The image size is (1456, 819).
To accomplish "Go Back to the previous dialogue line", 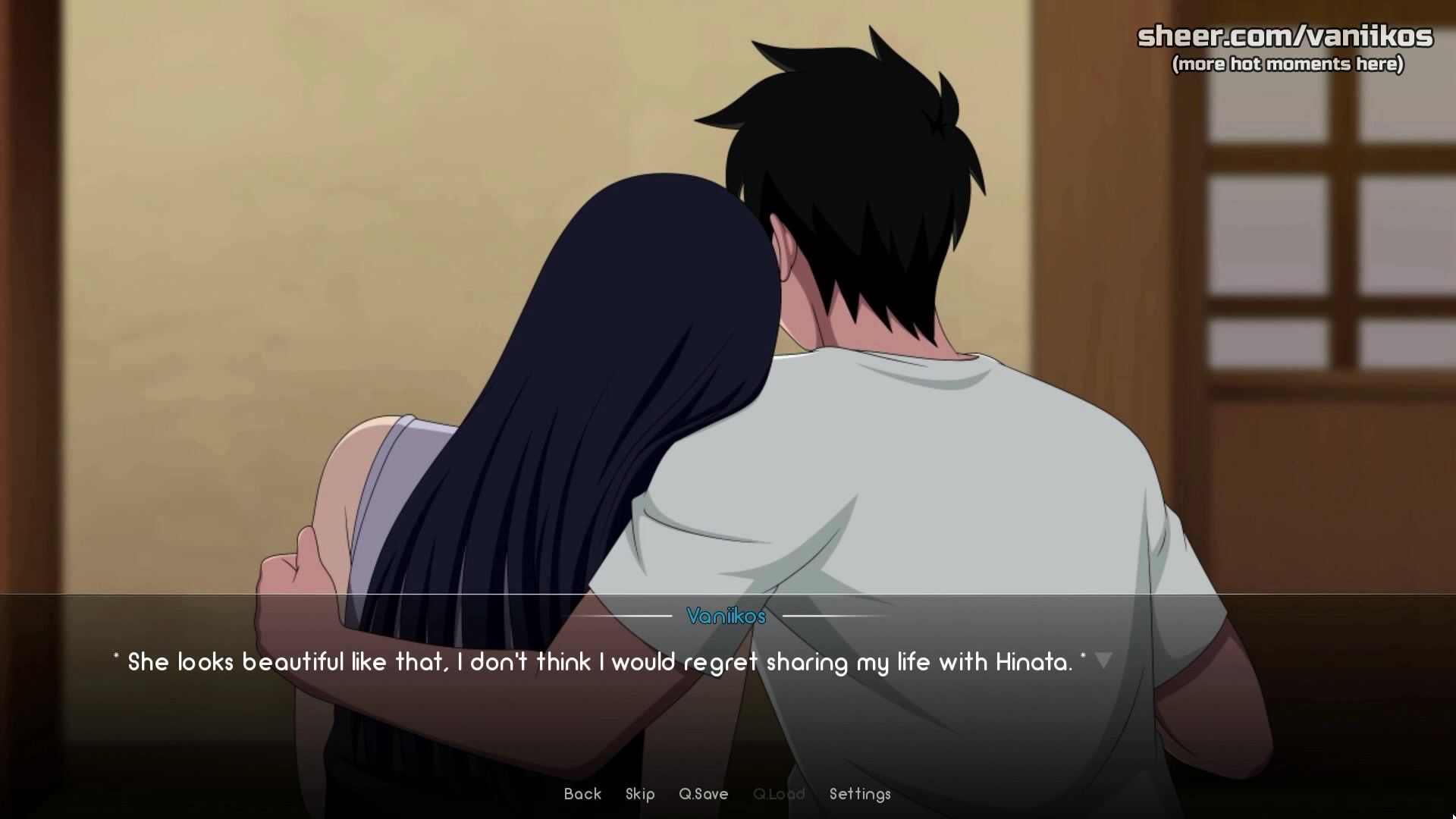I will pyautogui.click(x=582, y=794).
